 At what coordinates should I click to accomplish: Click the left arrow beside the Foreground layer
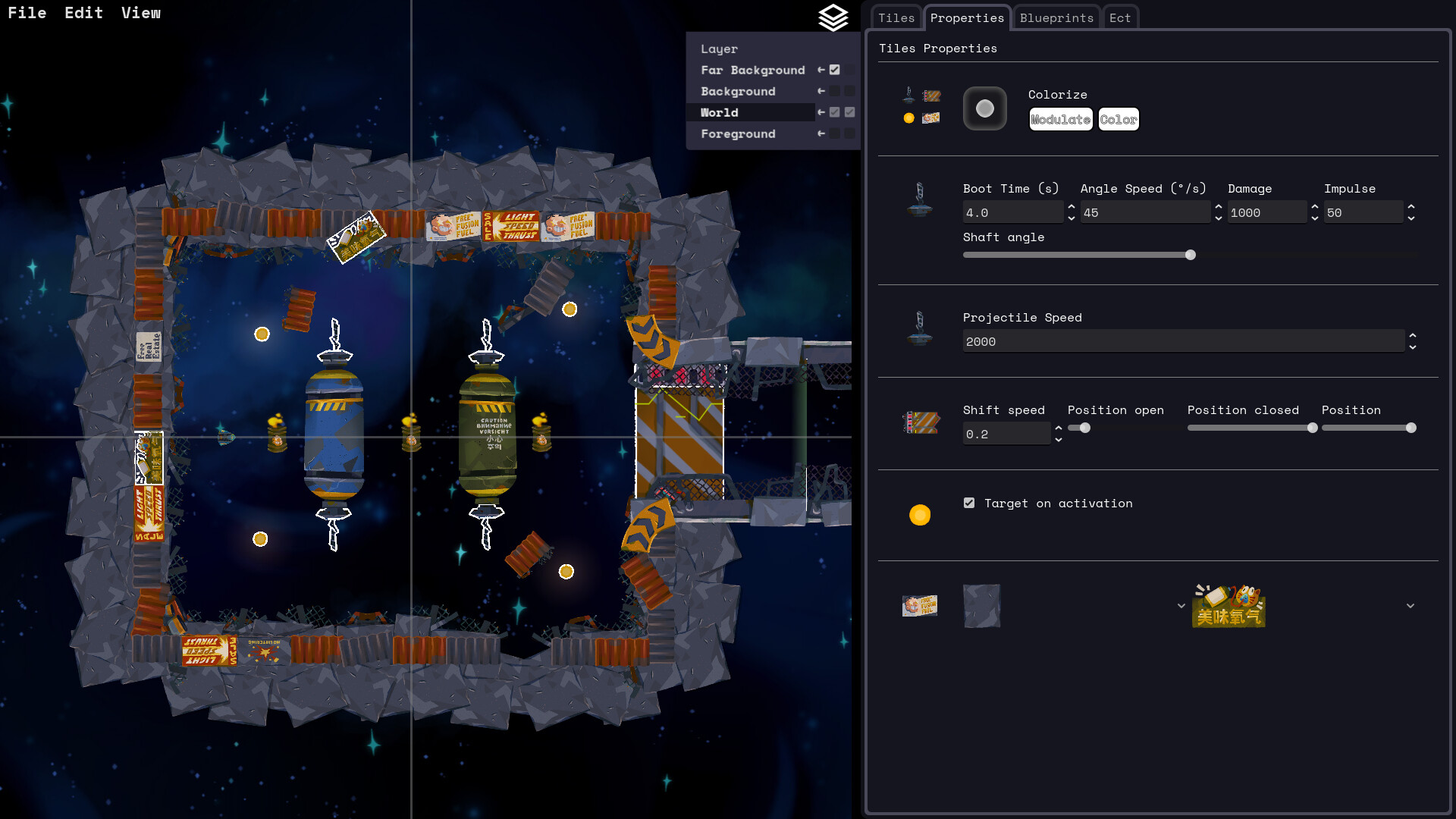(x=821, y=133)
